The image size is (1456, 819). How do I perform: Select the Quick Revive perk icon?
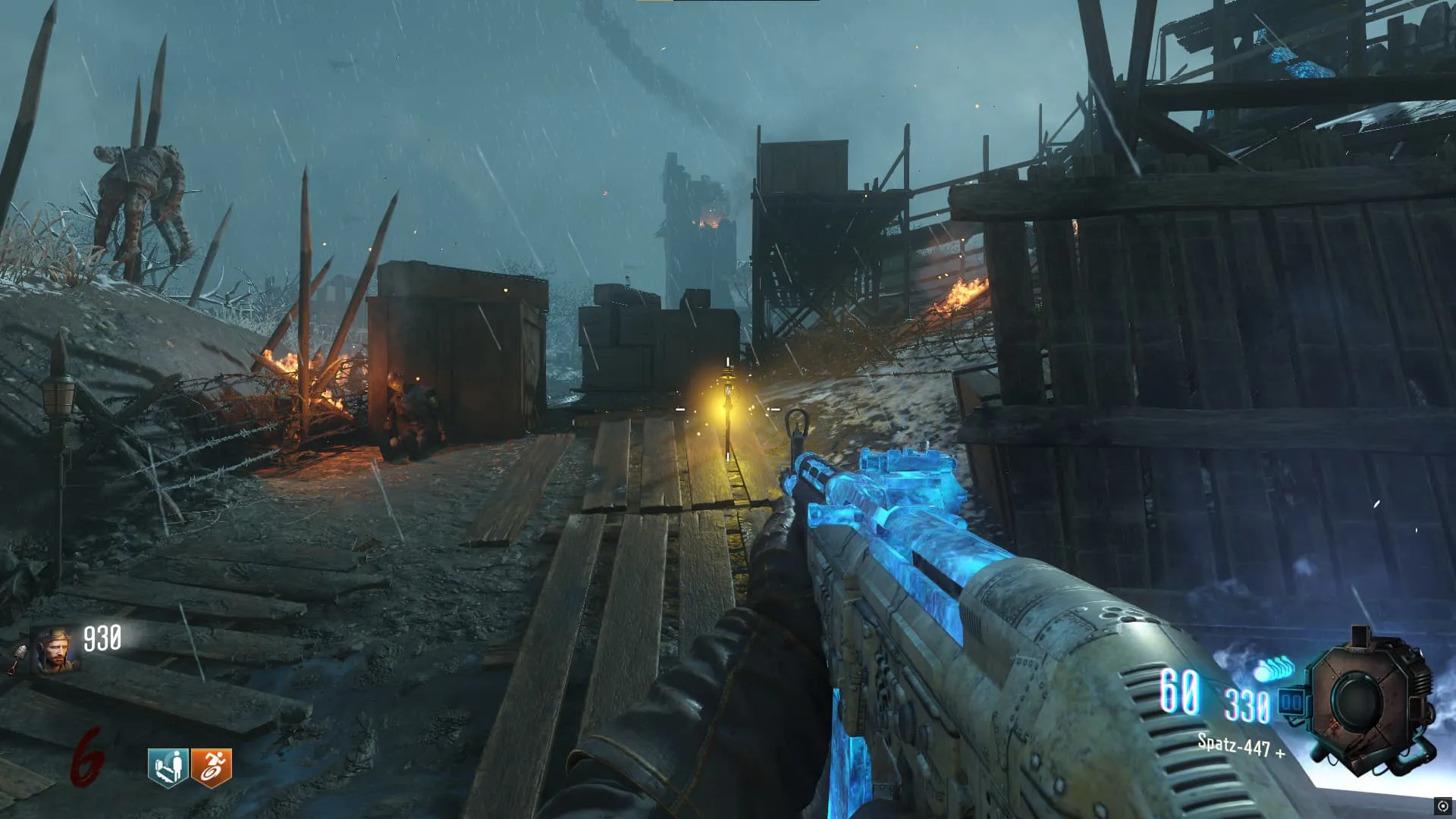(168, 767)
